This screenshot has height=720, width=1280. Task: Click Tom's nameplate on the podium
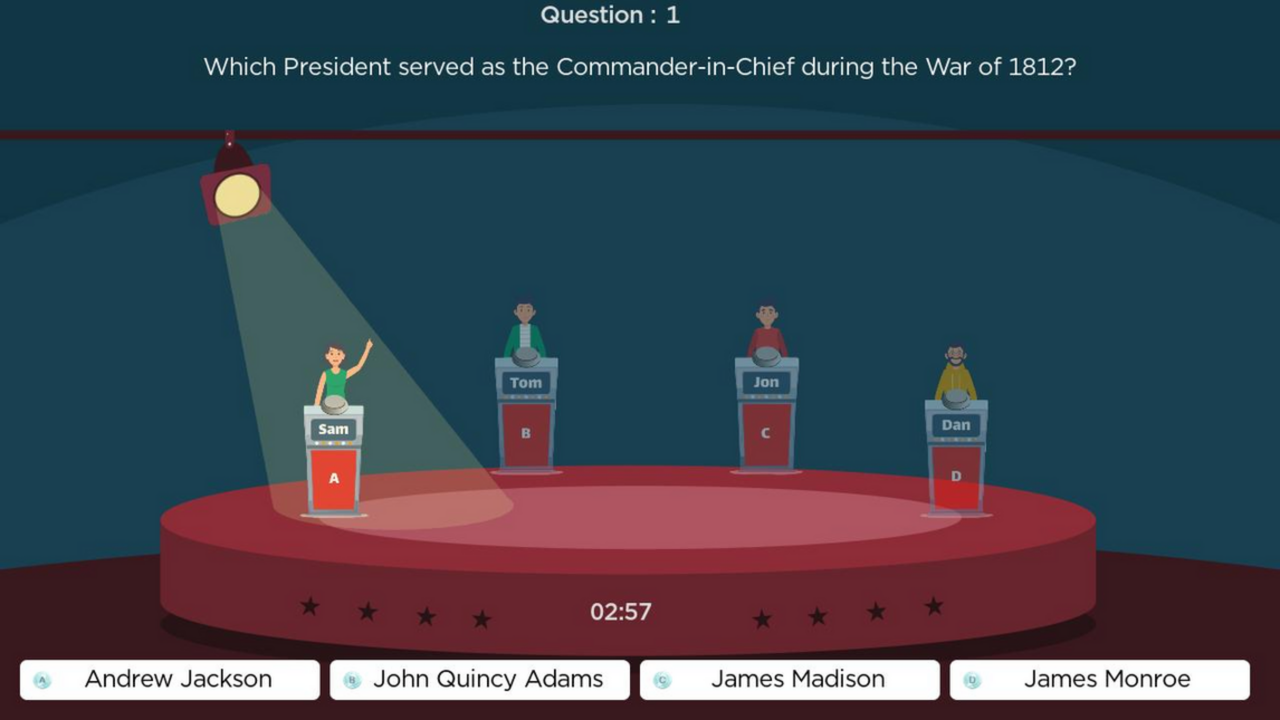click(x=525, y=382)
